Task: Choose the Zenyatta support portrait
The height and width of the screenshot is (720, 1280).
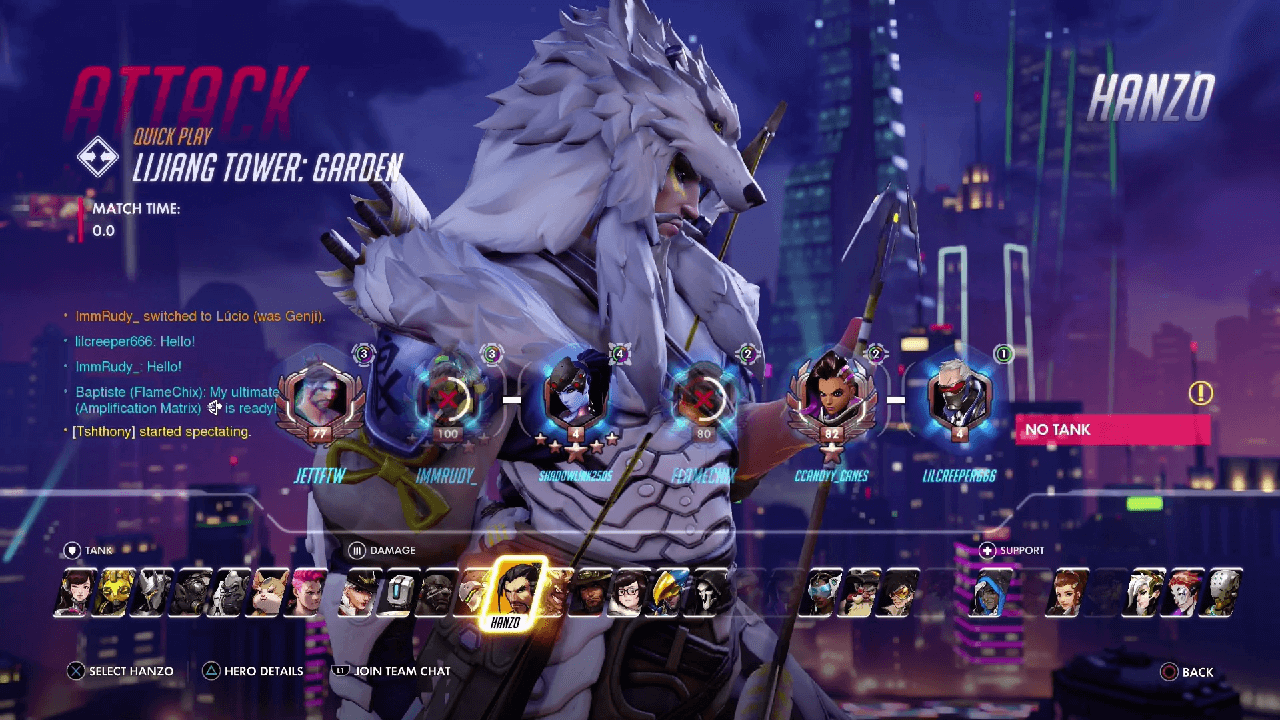Action: tap(1224, 592)
